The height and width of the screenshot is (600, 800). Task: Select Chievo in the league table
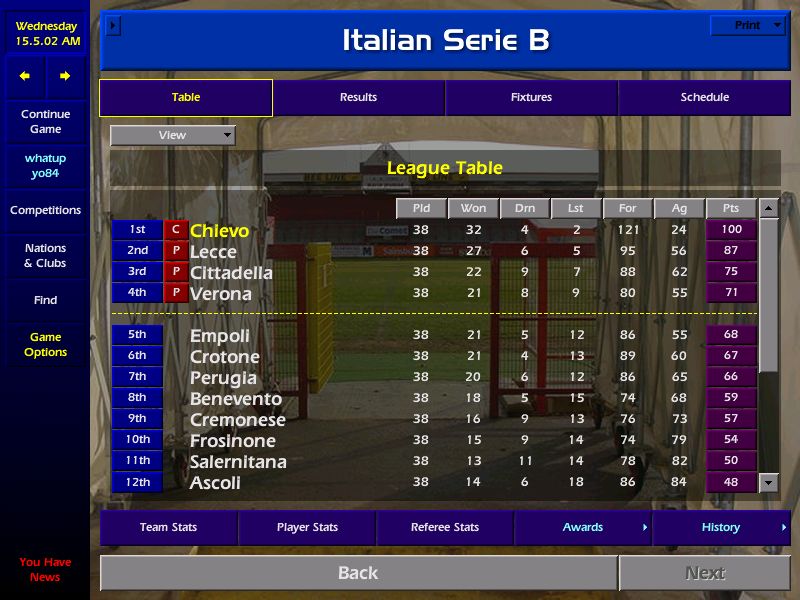point(219,231)
